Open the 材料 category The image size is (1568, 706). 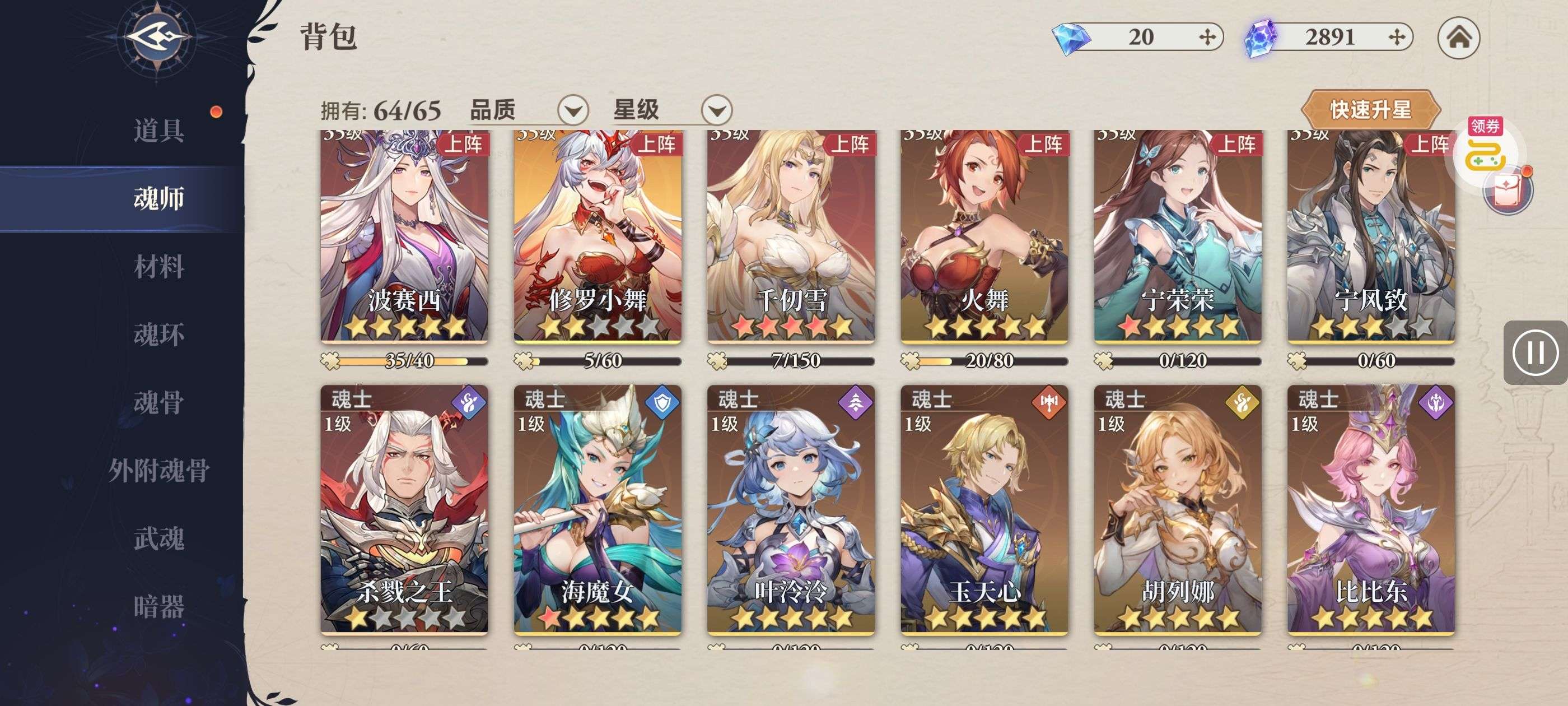tap(158, 267)
